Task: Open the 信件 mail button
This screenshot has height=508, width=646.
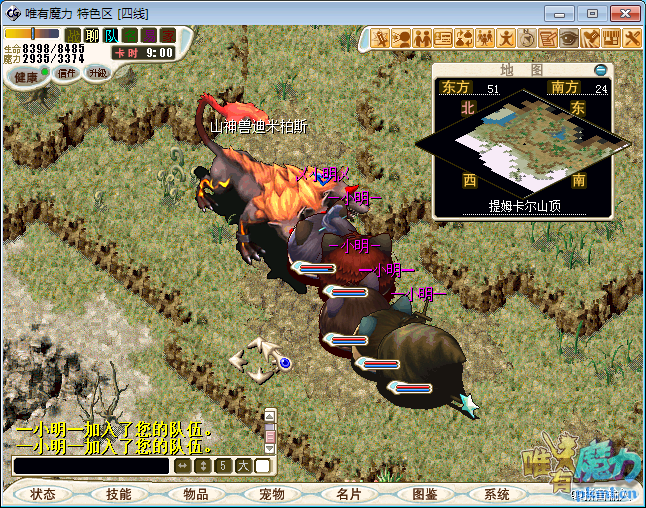Action: [x=68, y=73]
